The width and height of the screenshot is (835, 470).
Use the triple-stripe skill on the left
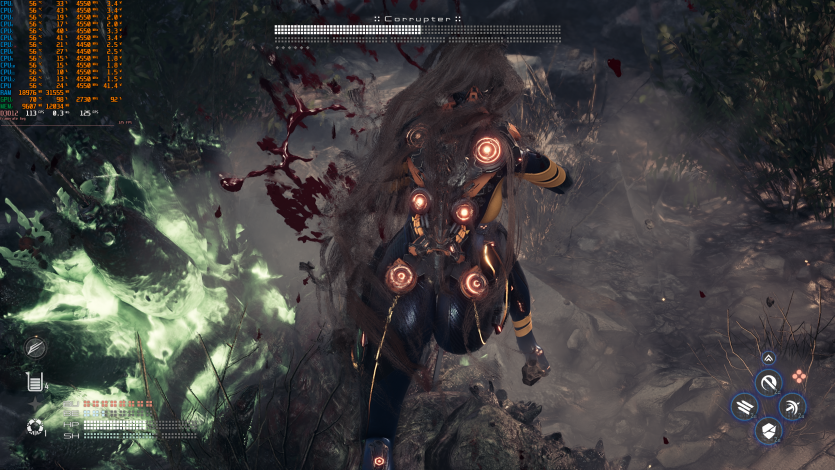click(745, 406)
